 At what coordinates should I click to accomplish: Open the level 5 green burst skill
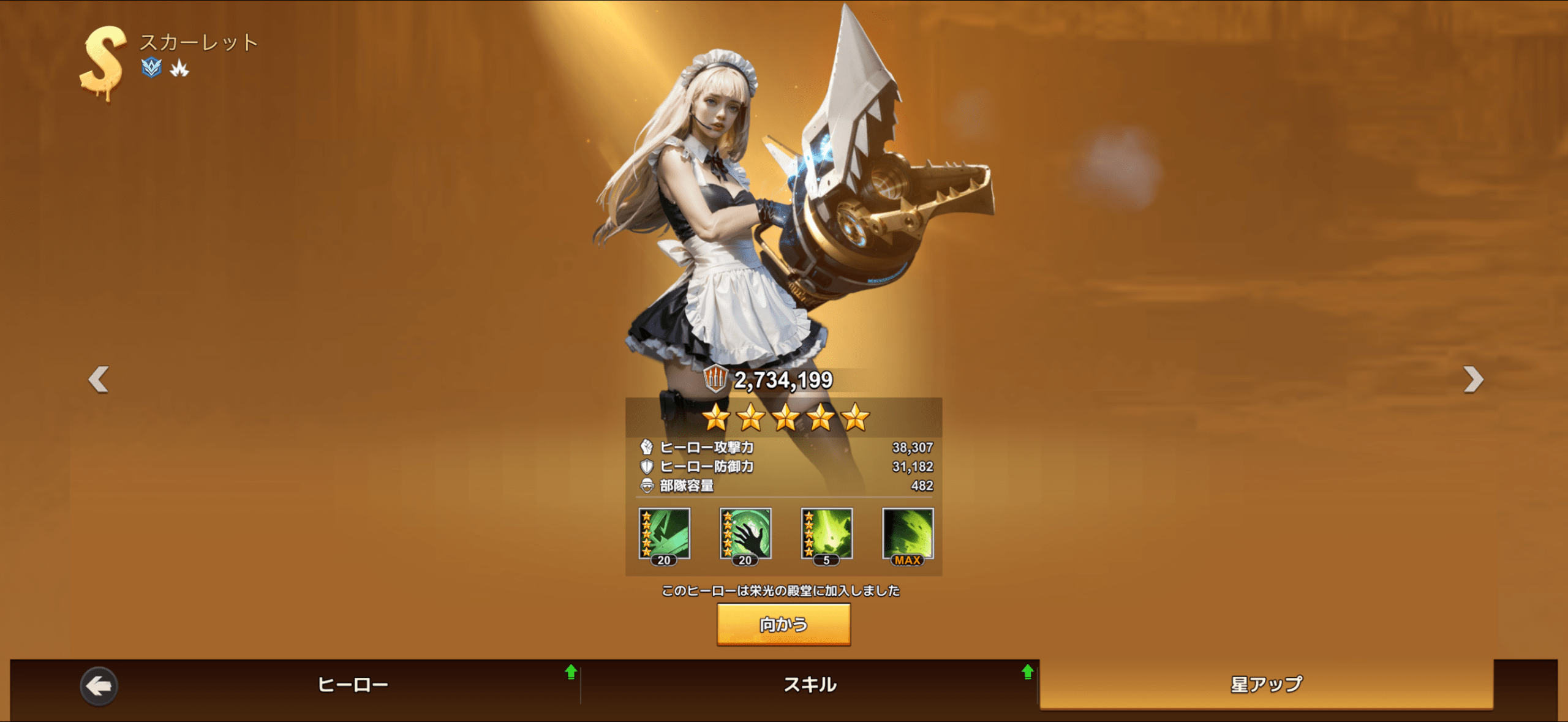(x=826, y=534)
